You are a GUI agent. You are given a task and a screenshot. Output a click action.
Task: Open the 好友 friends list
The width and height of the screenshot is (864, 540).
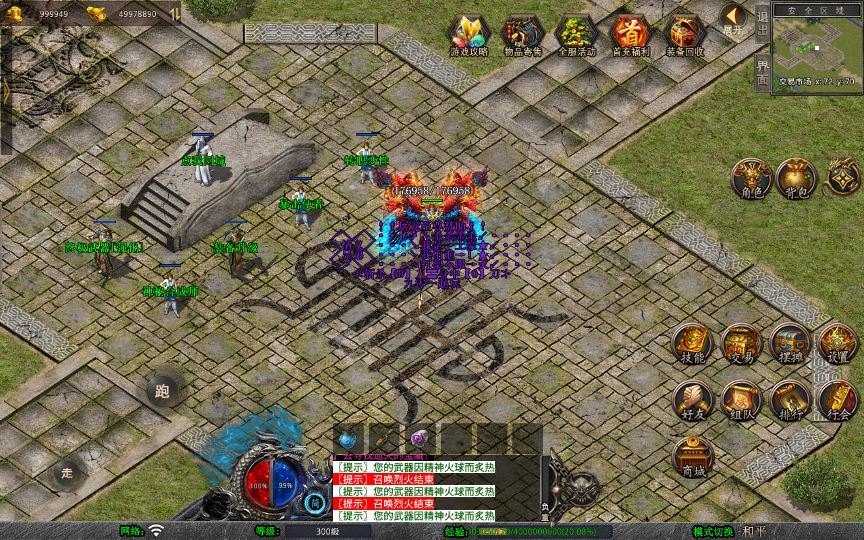pyautogui.click(x=692, y=400)
